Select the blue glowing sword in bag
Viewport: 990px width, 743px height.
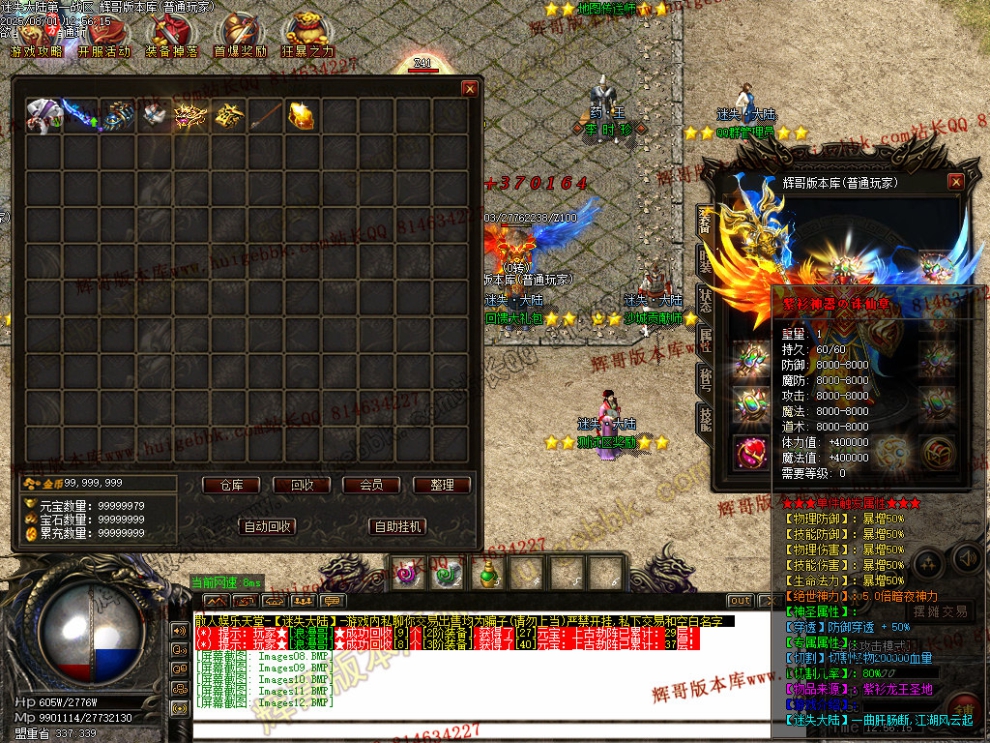79,114
